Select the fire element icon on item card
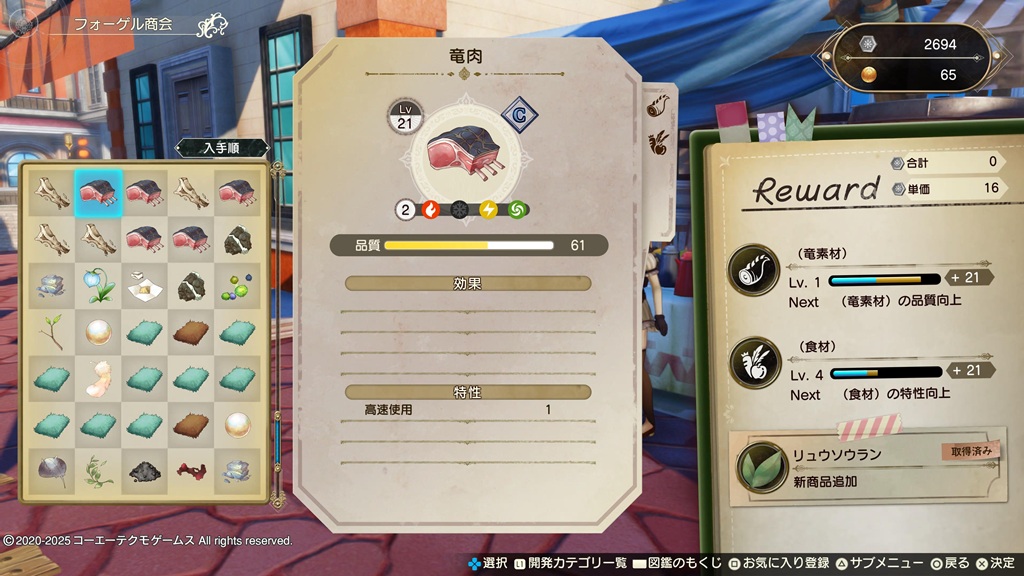The height and width of the screenshot is (576, 1024). 431,210
